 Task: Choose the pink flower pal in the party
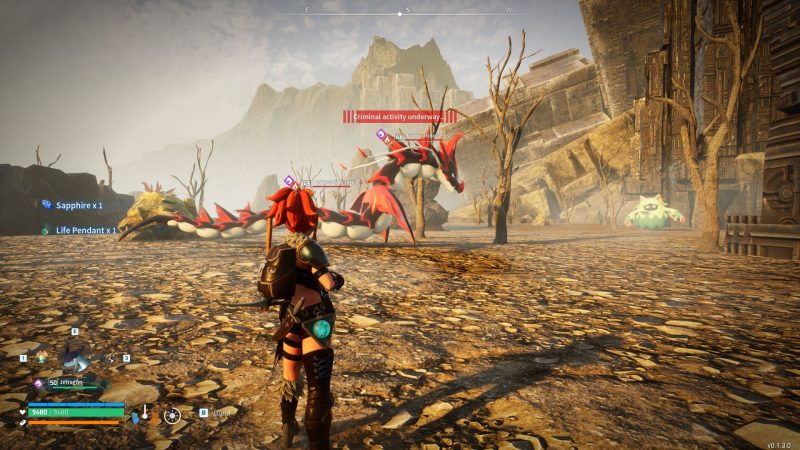[42, 357]
